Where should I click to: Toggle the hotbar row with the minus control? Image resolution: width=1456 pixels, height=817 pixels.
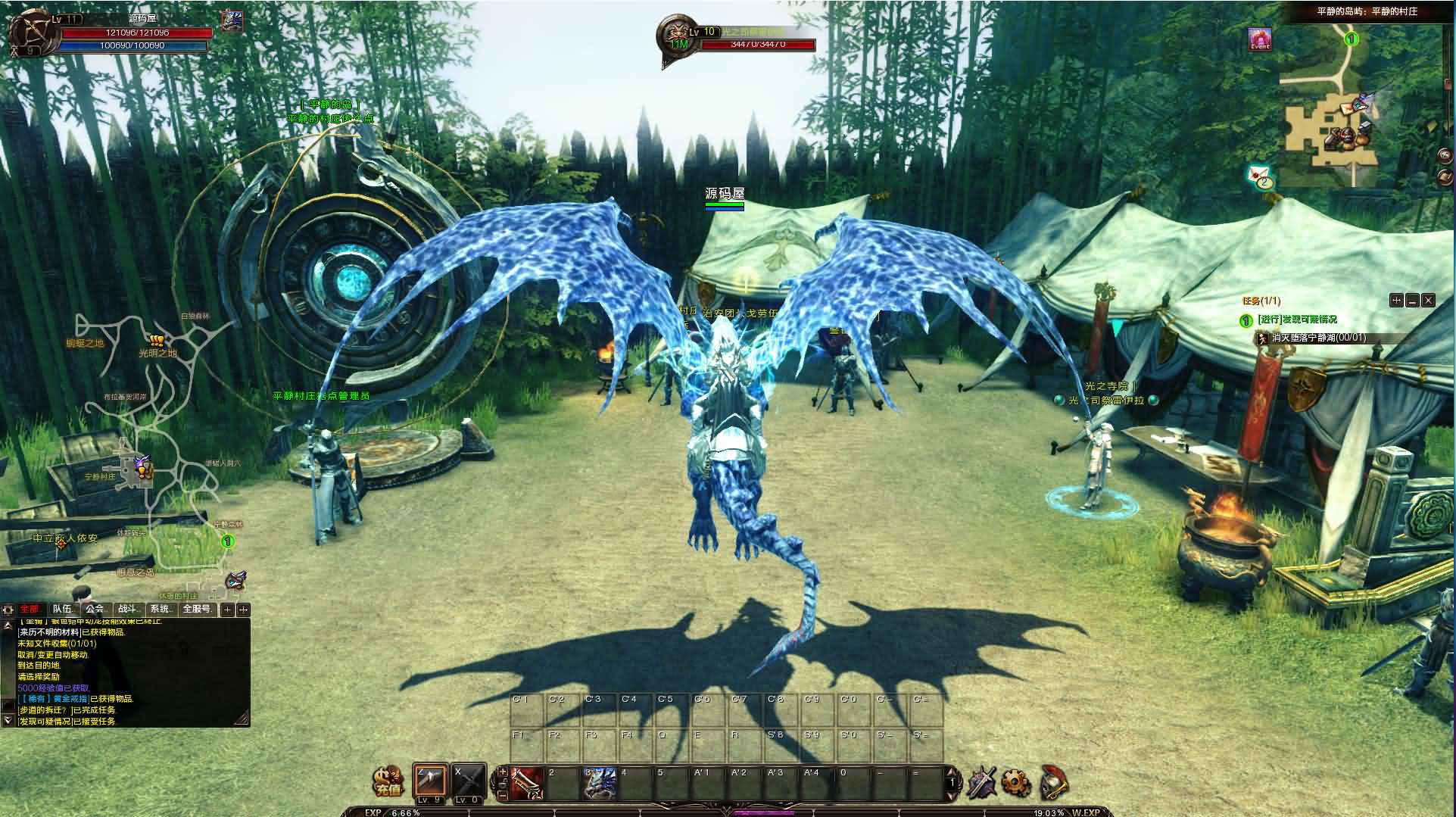point(503,796)
